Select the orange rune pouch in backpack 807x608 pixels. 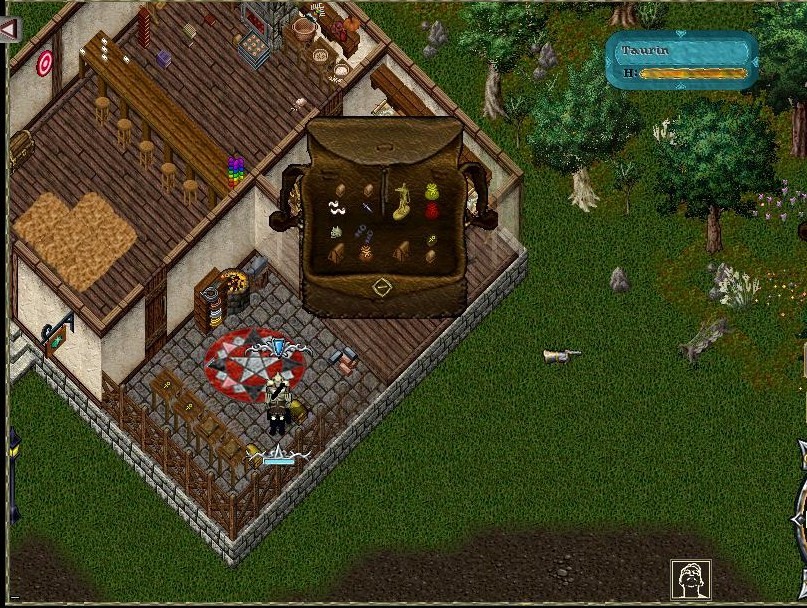pyautogui.click(x=367, y=254)
